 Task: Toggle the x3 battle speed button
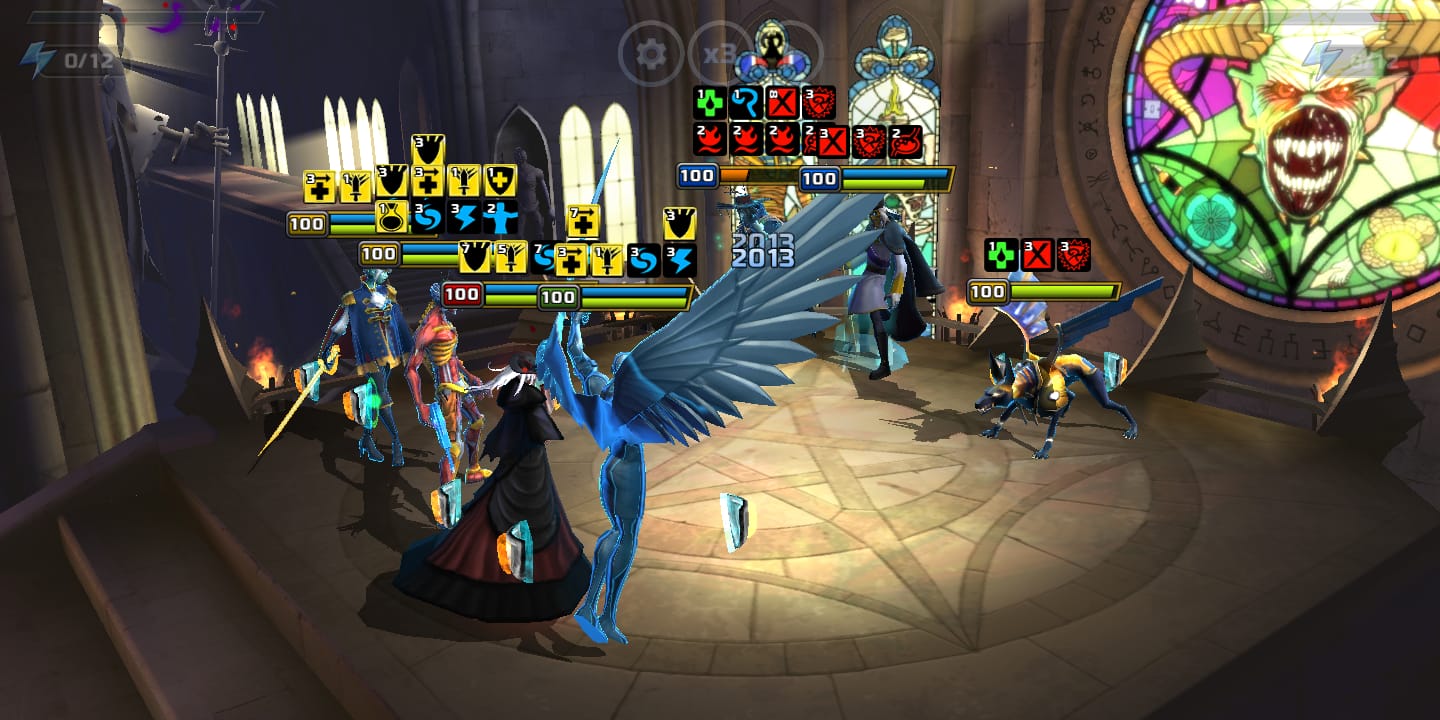720,53
